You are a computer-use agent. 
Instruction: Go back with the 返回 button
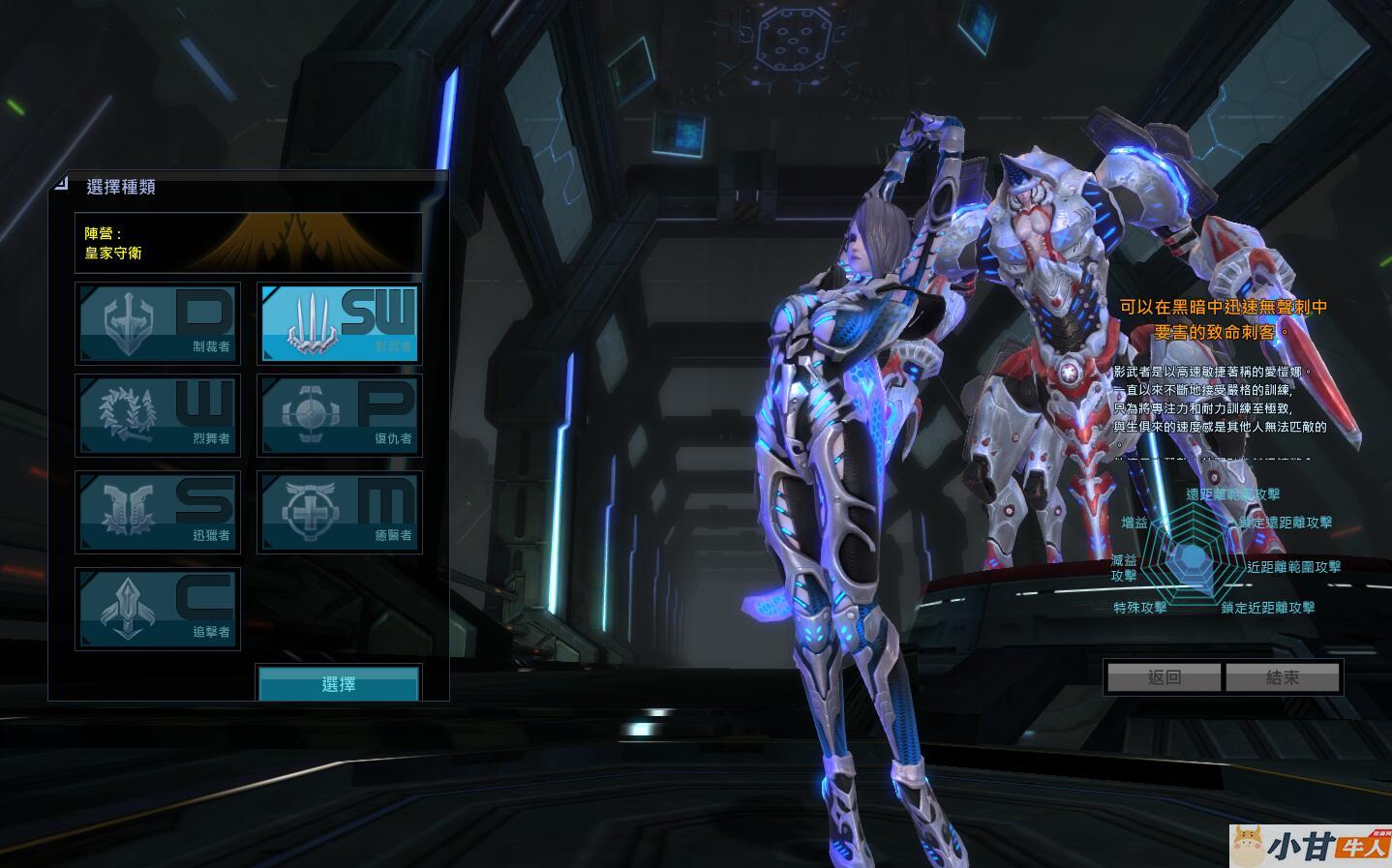coord(1164,677)
